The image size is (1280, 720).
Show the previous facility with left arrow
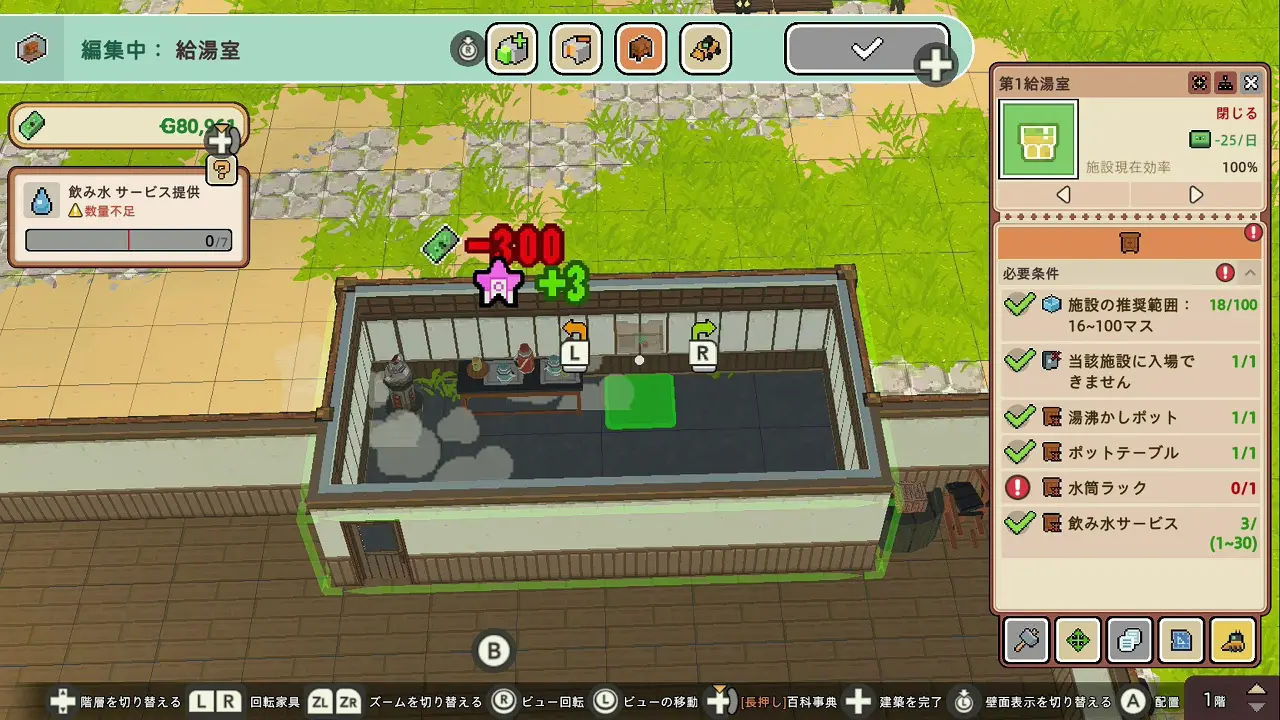[1064, 194]
